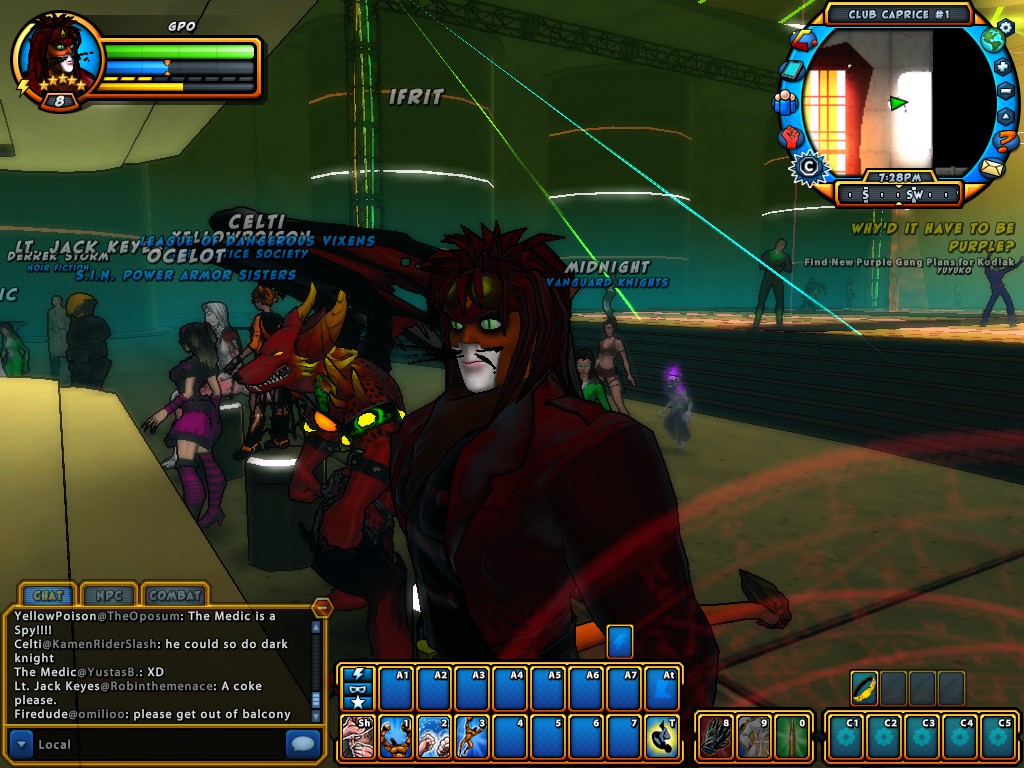The height and width of the screenshot is (768, 1024).
Task: Select the Chat tab
Action: (48, 595)
